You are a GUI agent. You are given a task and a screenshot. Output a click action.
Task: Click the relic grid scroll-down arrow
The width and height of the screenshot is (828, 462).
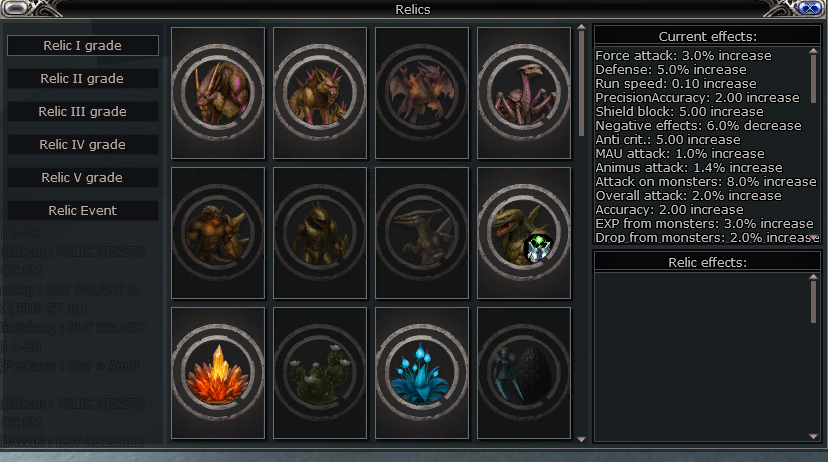[581, 438]
